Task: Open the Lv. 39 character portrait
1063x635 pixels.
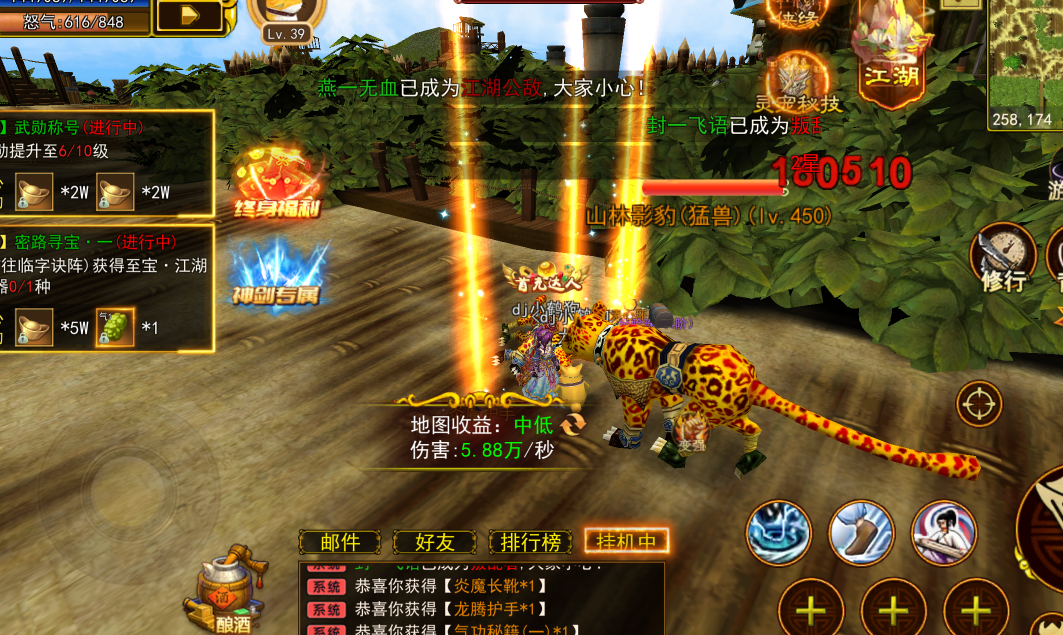Action: coord(285,18)
